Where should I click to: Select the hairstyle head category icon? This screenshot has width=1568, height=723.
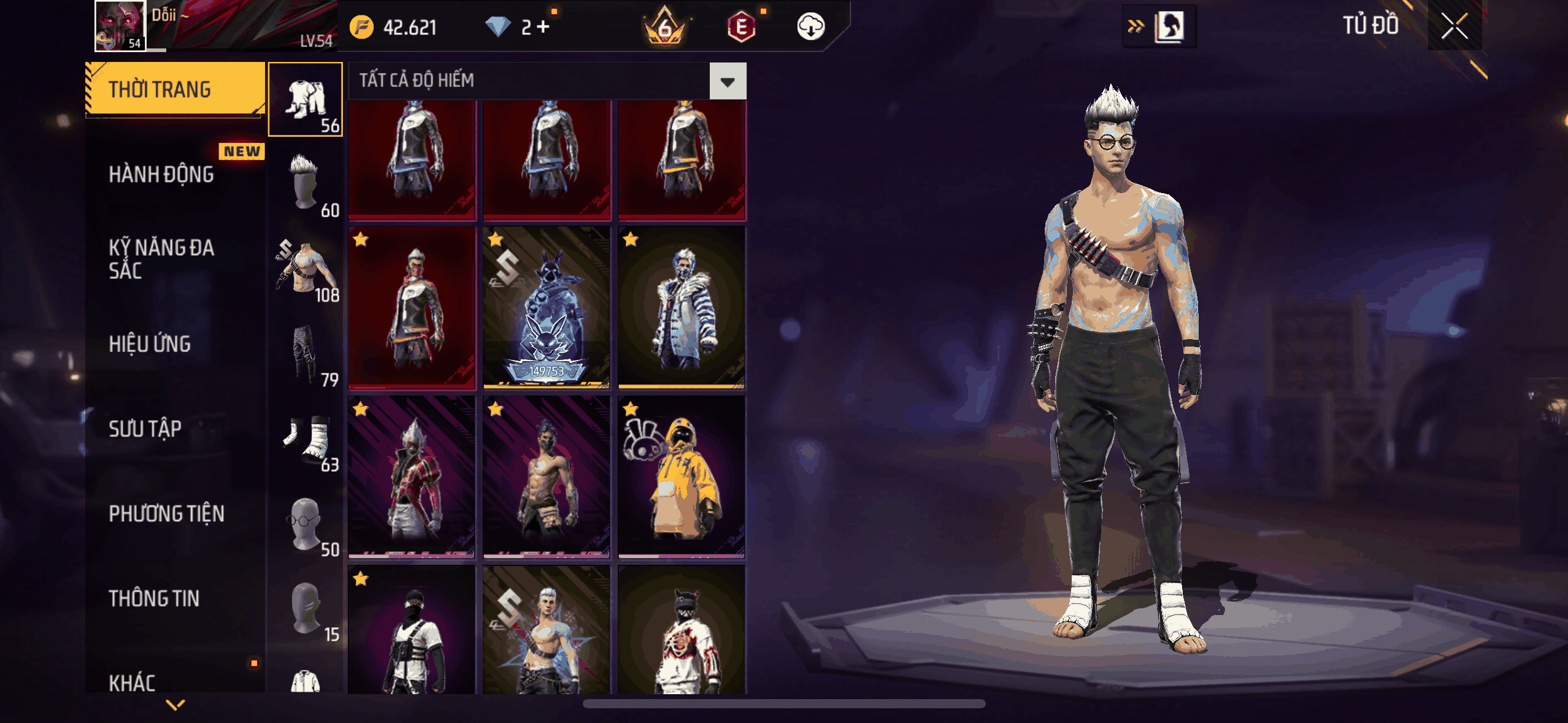coord(306,184)
